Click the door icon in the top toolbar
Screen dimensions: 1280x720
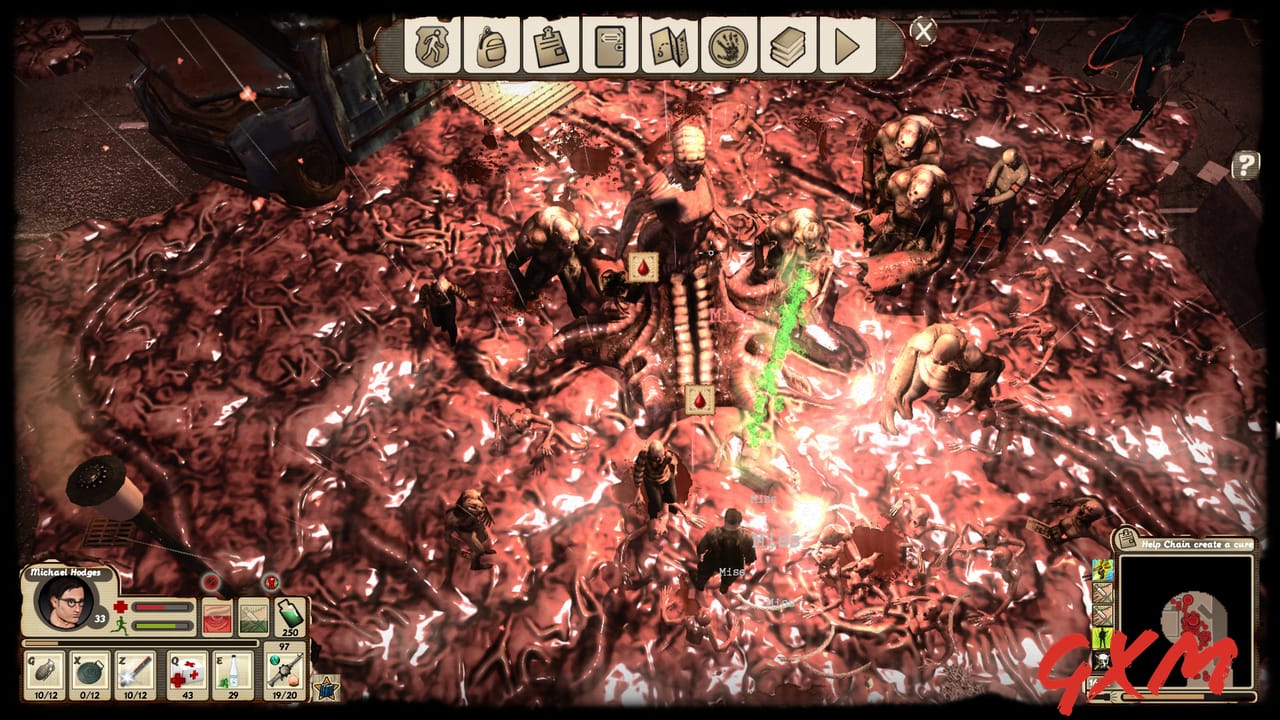pos(610,46)
